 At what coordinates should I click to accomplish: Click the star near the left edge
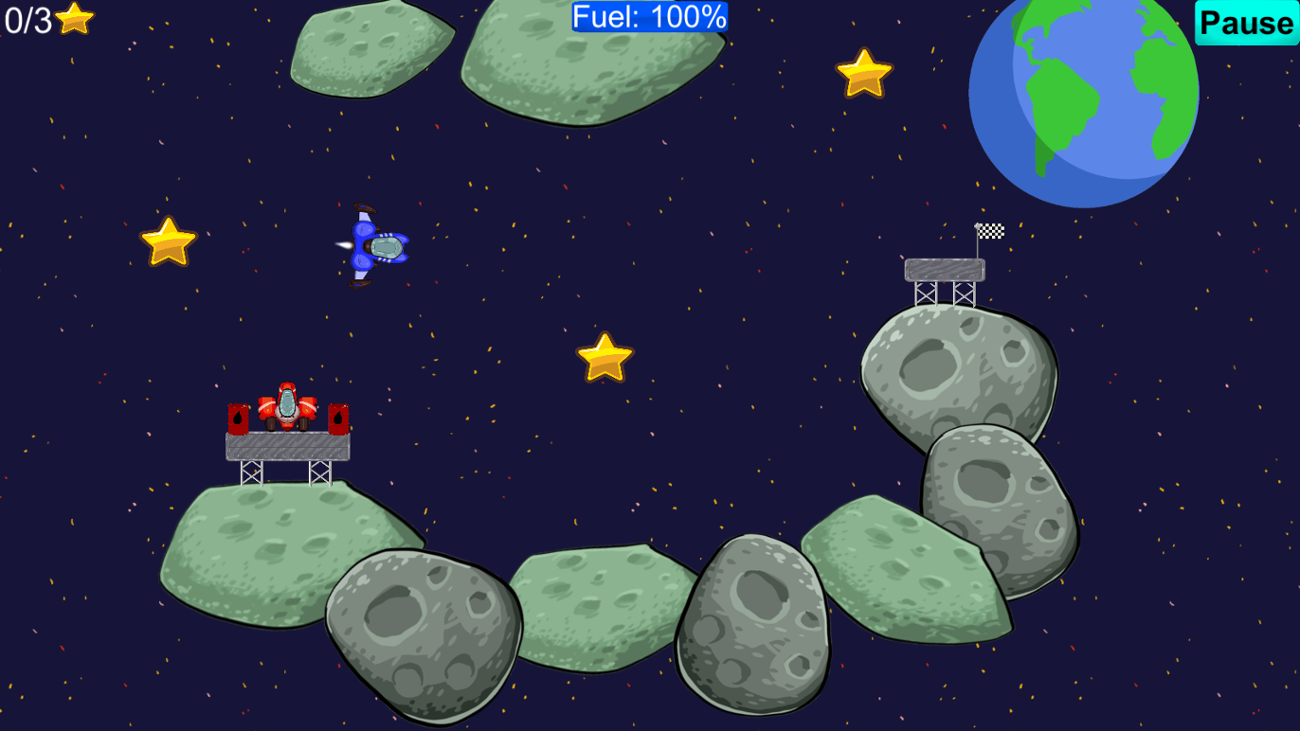[168, 239]
